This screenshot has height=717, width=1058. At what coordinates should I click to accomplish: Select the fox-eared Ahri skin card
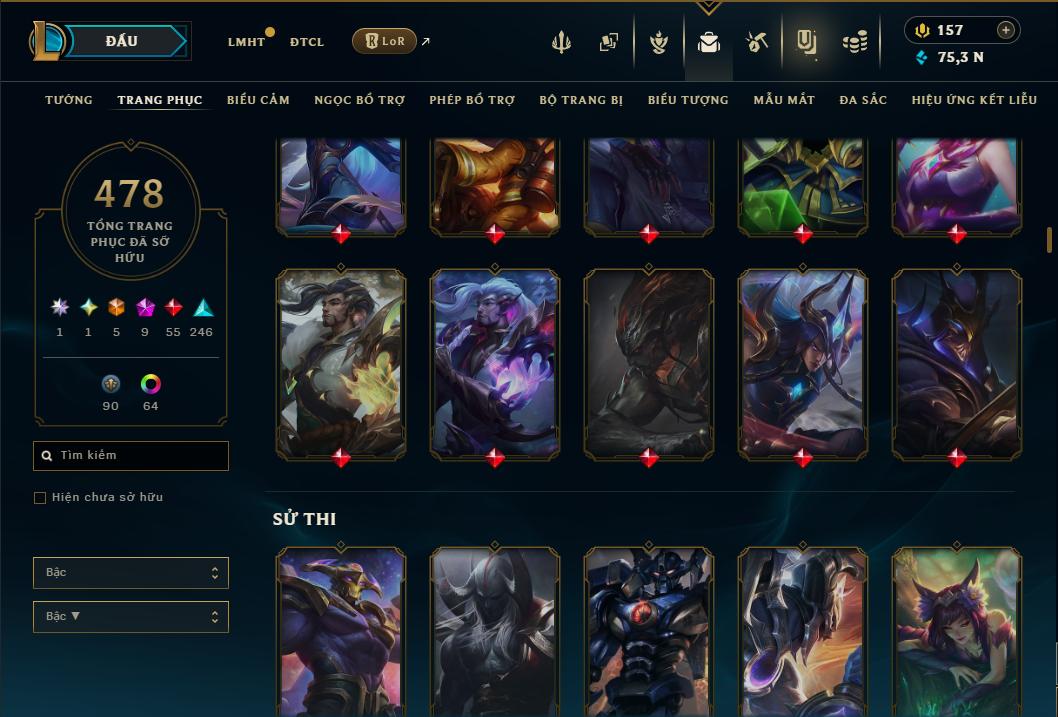pyautogui.click(x=956, y=630)
